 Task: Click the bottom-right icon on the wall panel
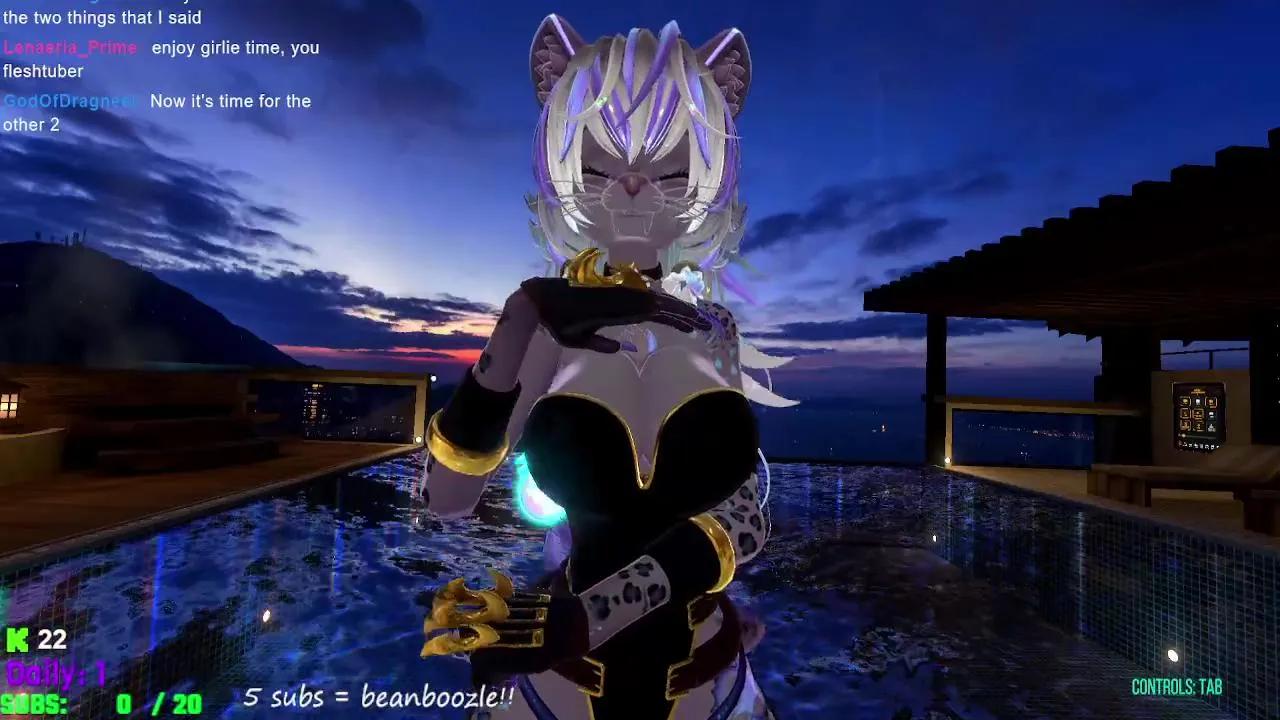(1212, 427)
